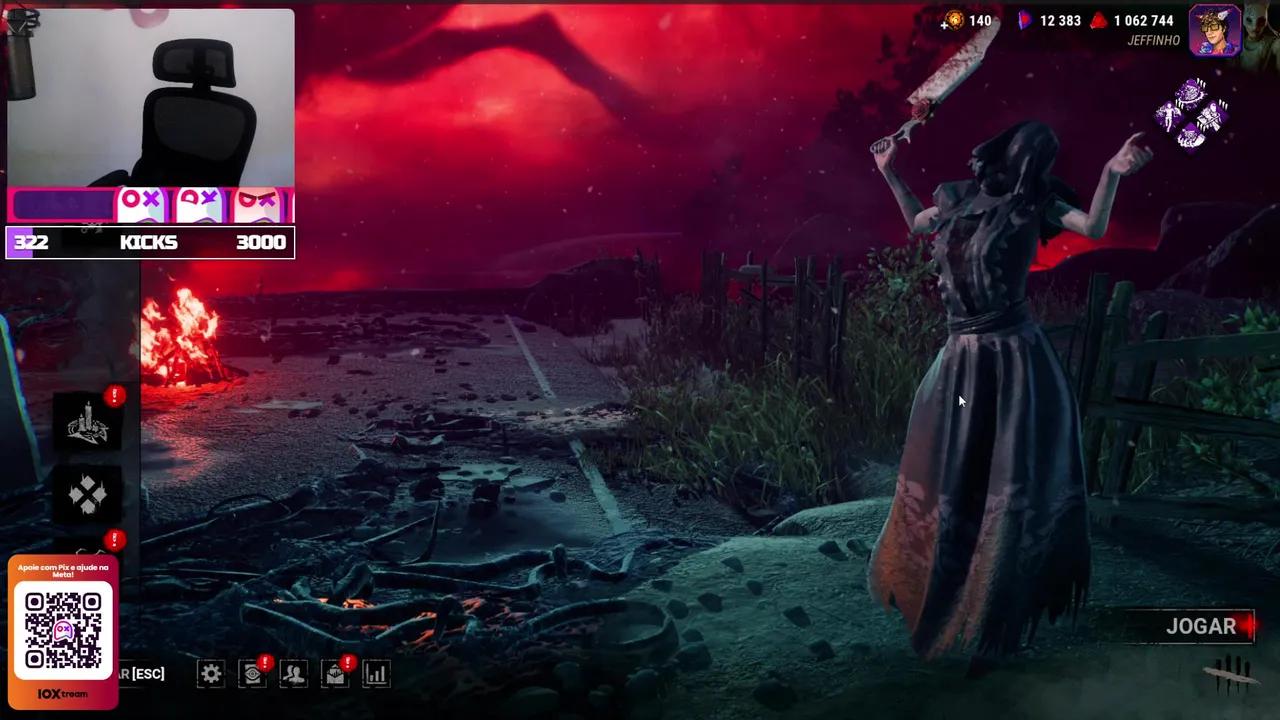Open the News mail icon with notification
The image size is (1280, 720).
334,673
